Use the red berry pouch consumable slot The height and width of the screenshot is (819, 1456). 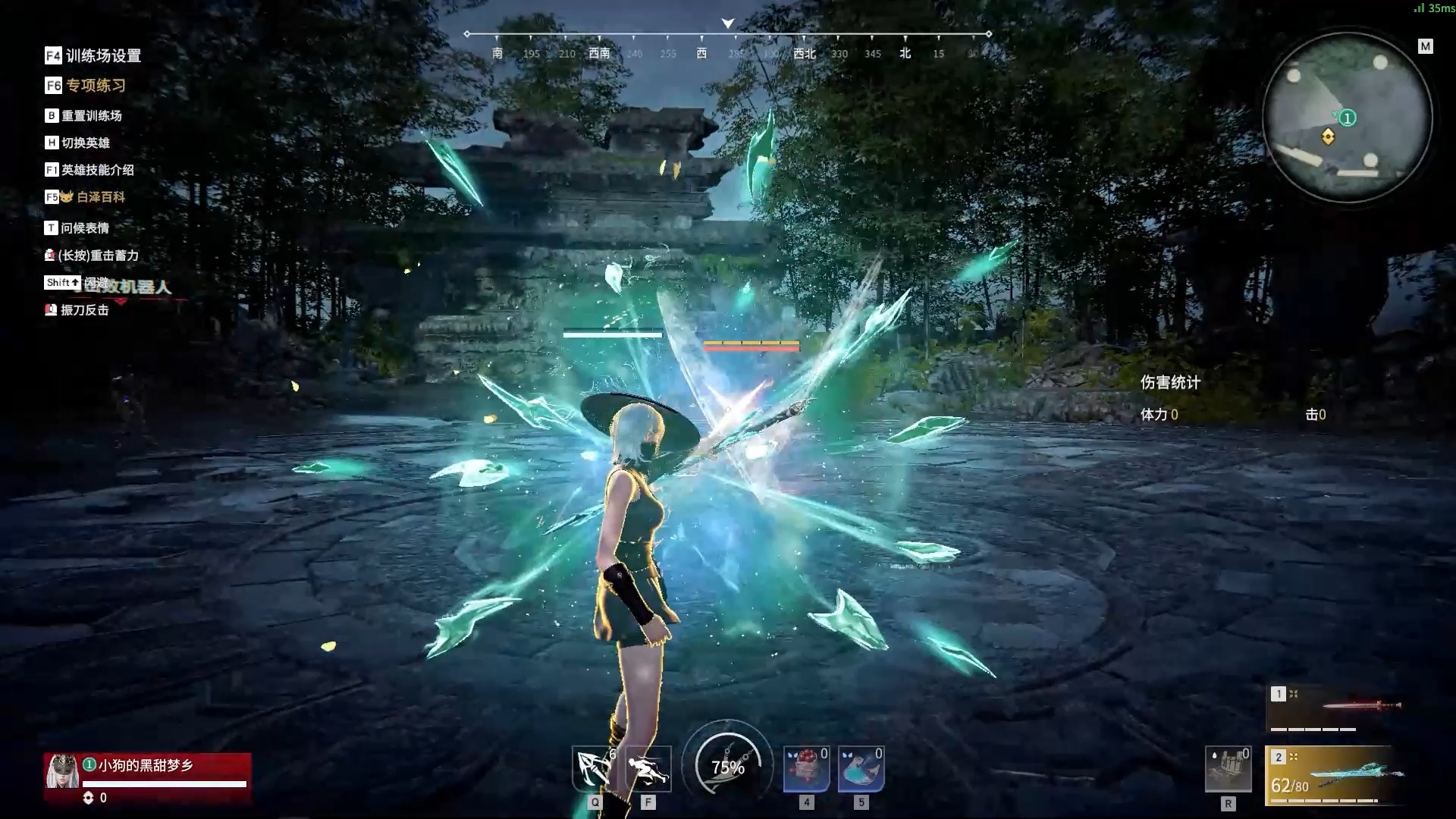coord(806,769)
